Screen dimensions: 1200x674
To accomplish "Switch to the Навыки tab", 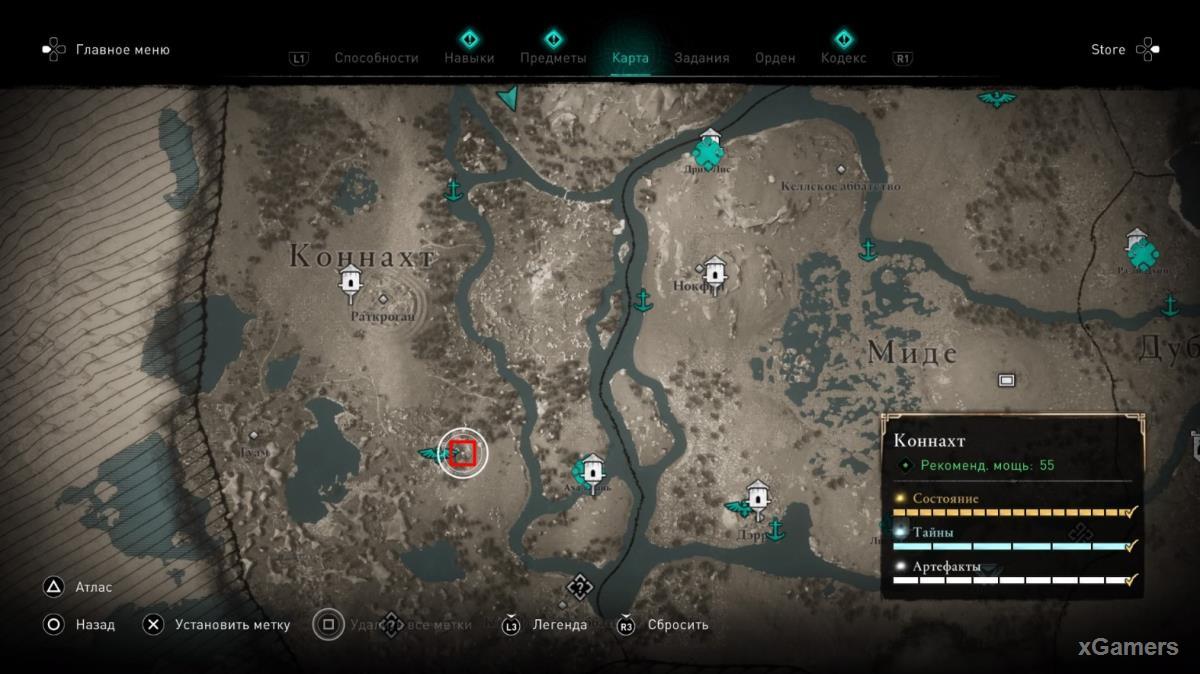I will coord(469,58).
